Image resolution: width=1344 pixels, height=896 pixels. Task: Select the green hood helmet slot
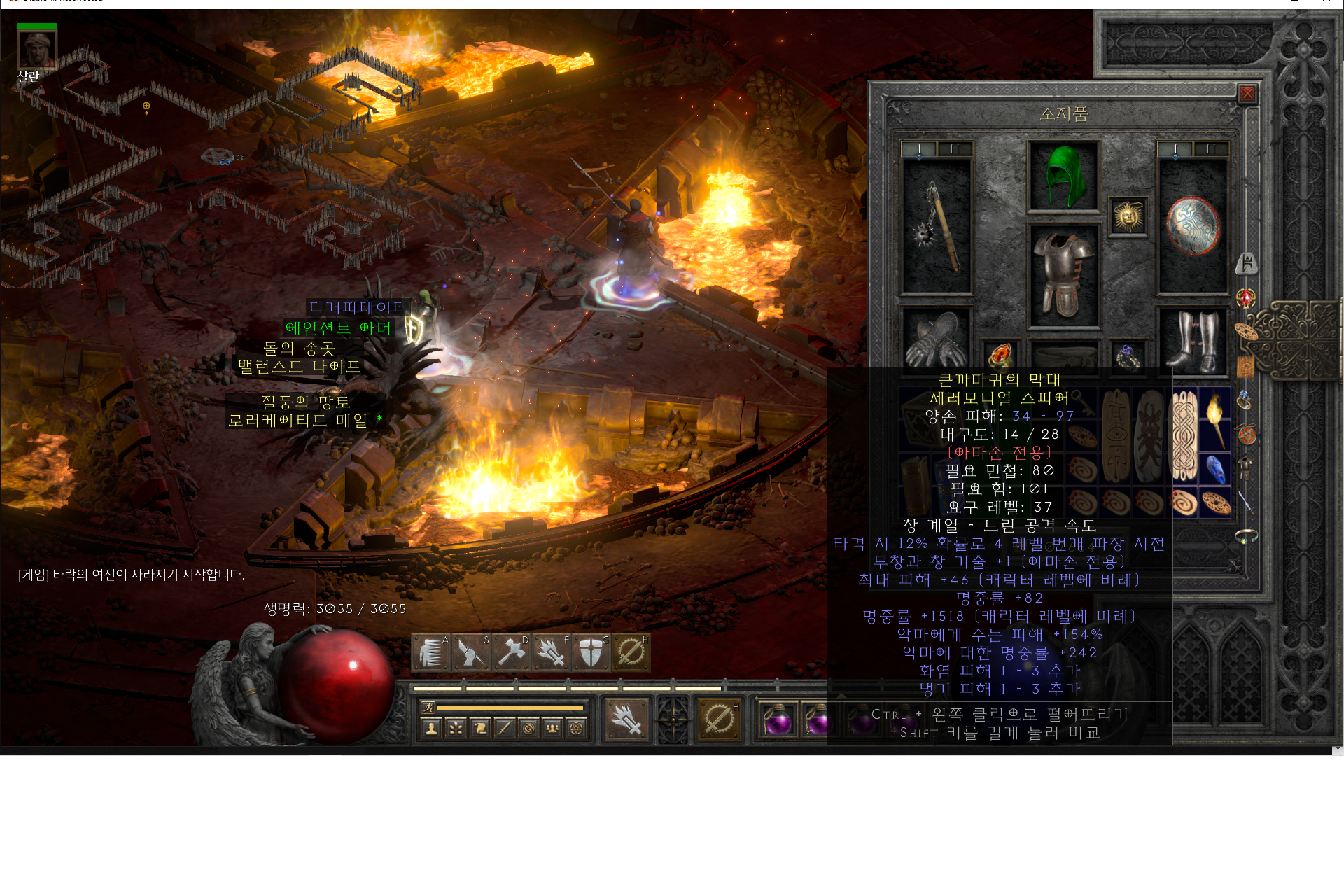1063,176
